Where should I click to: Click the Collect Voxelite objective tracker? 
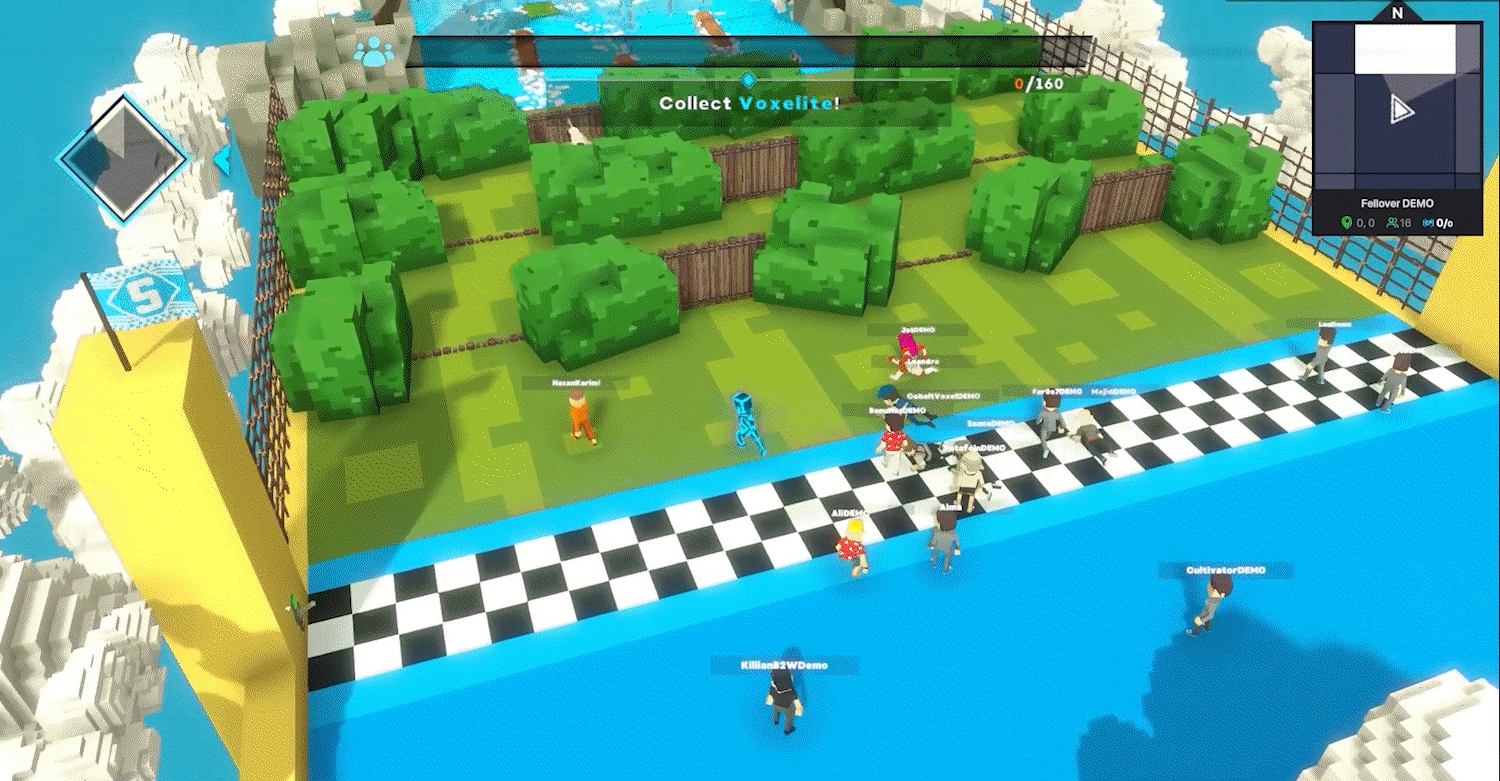click(x=748, y=102)
